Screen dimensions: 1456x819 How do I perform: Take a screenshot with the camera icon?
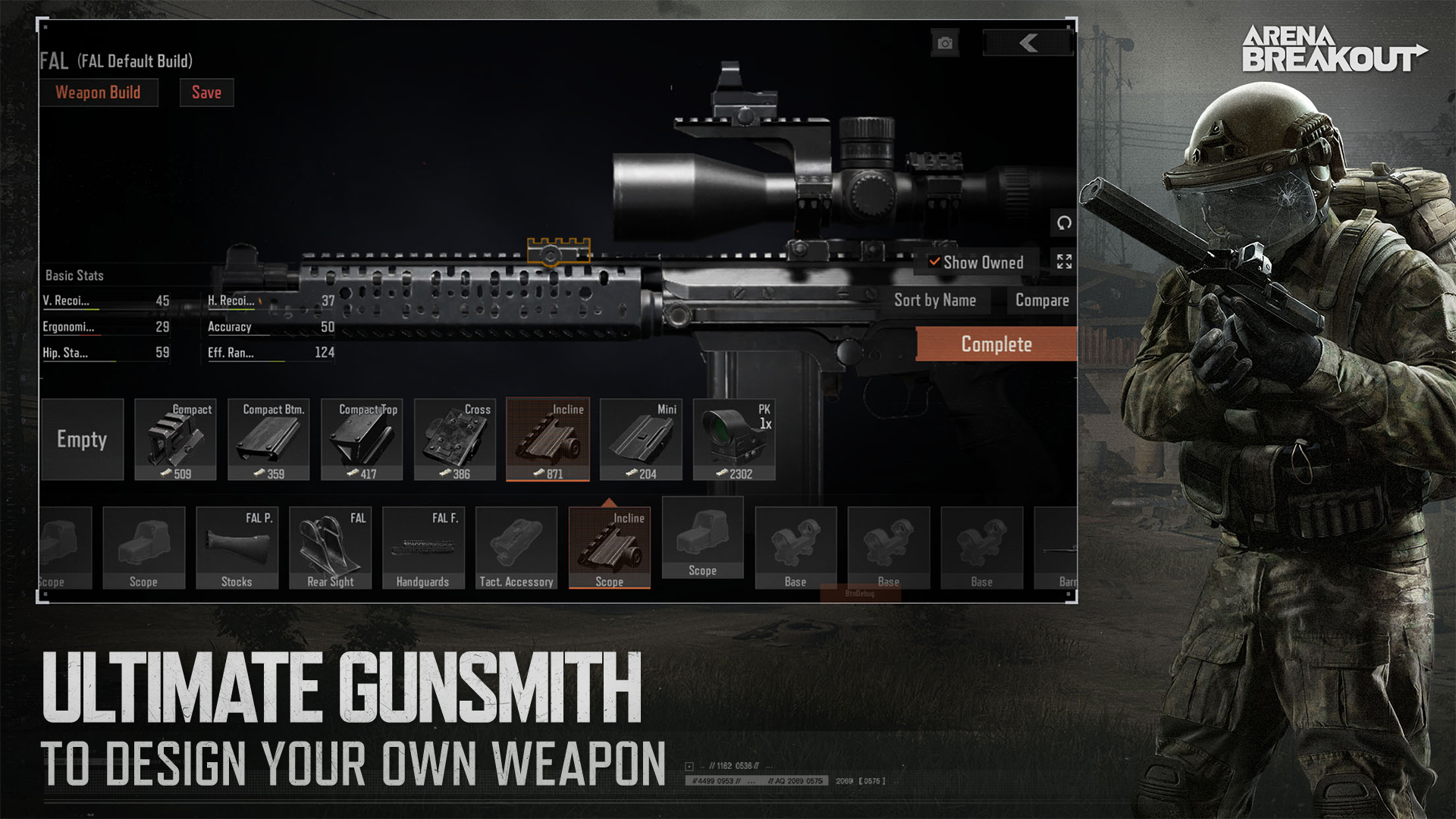click(945, 43)
